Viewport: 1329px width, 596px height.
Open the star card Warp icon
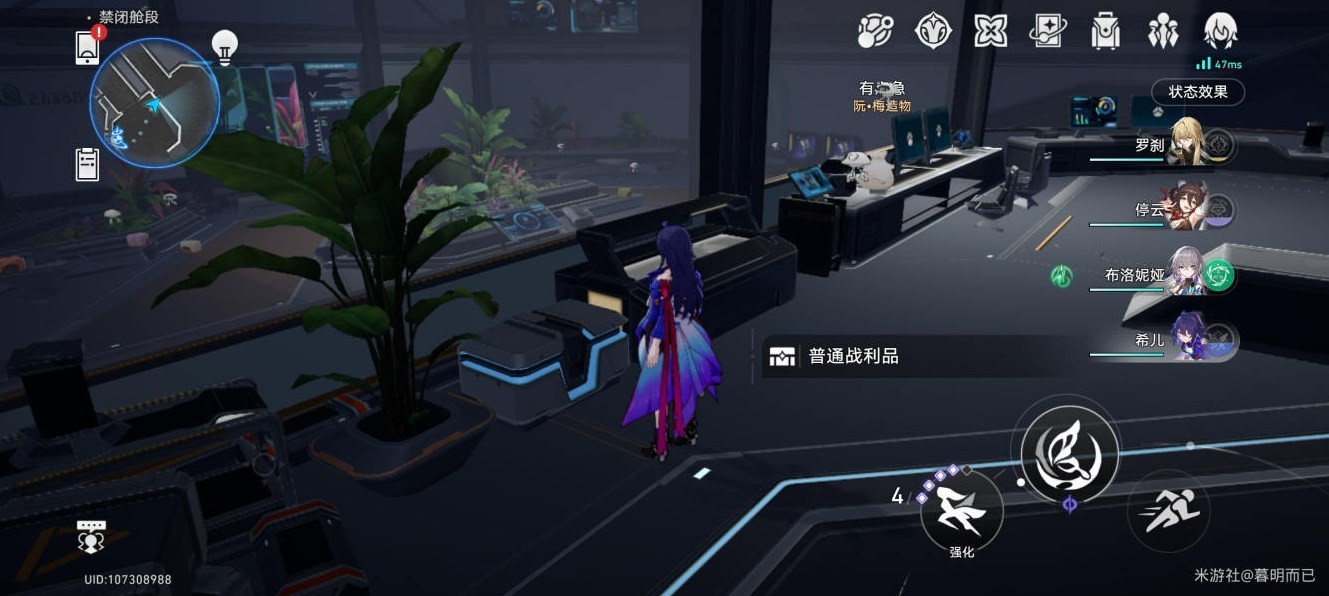click(x=1047, y=31)
